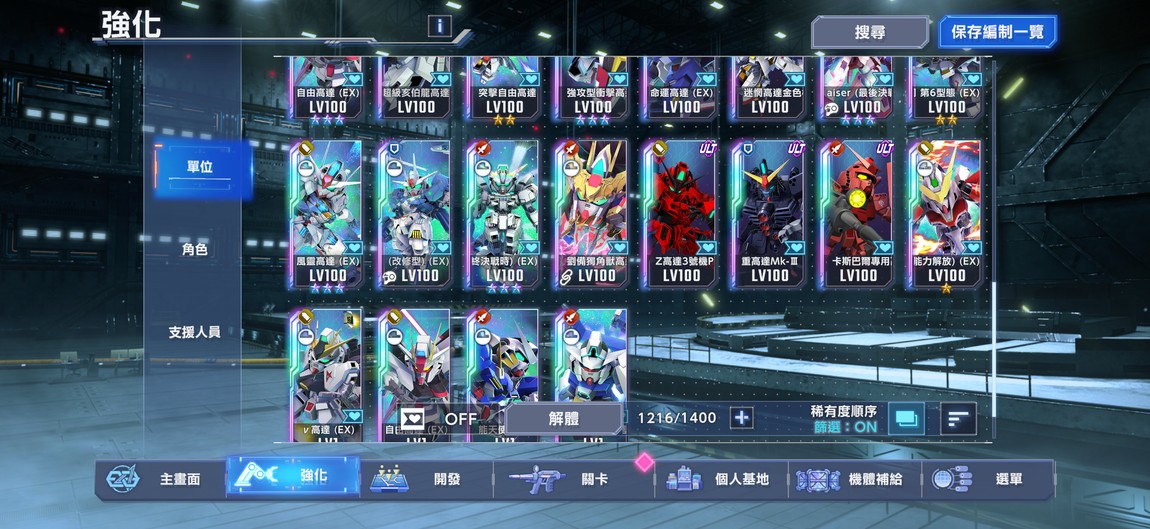Viewport: 1150px width, 529px height.
Task: Open the 搜尋 search button
Action: (x=869, y=32)
